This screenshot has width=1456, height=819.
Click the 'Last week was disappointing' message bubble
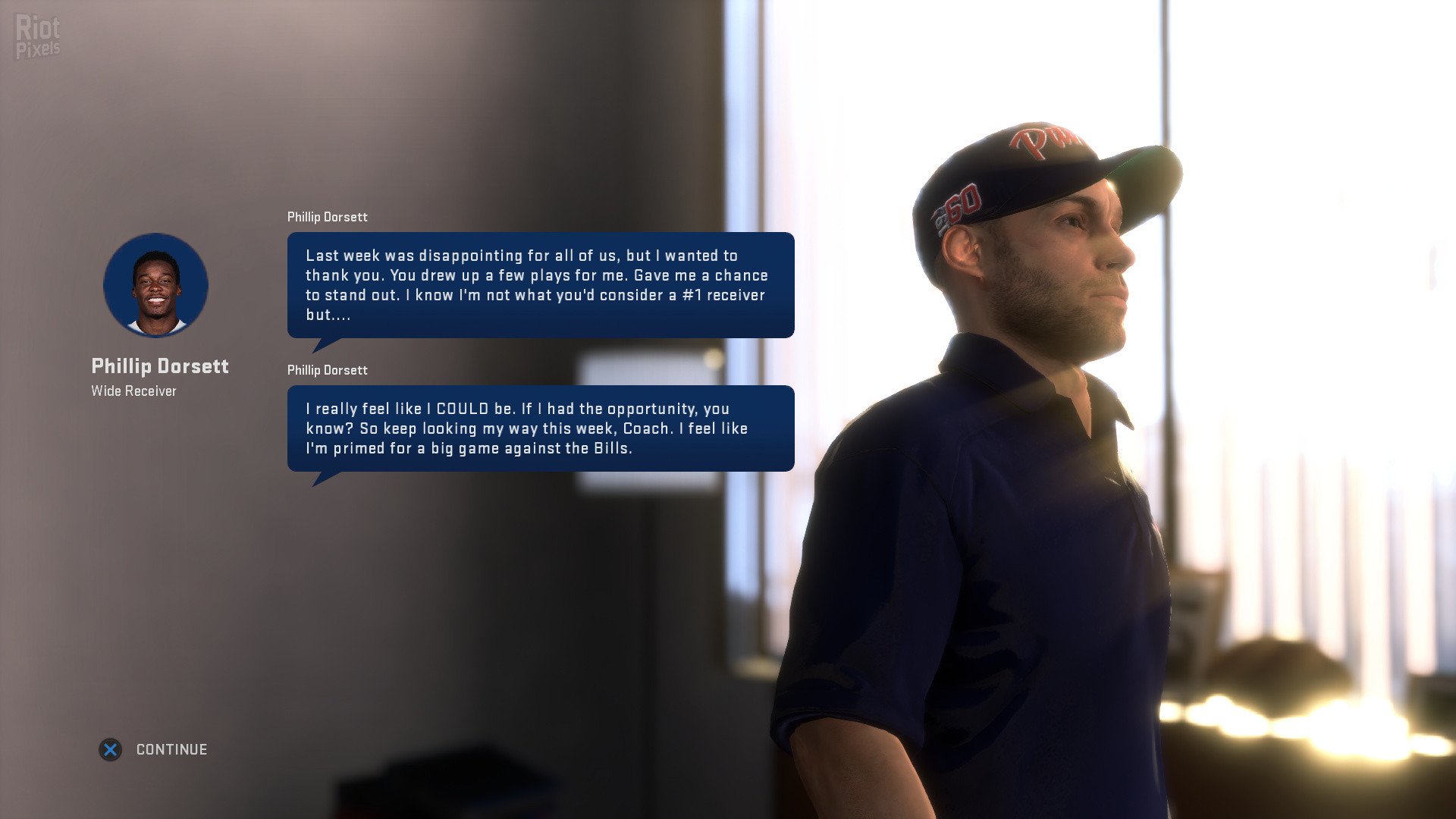click(x=540, y=285)
